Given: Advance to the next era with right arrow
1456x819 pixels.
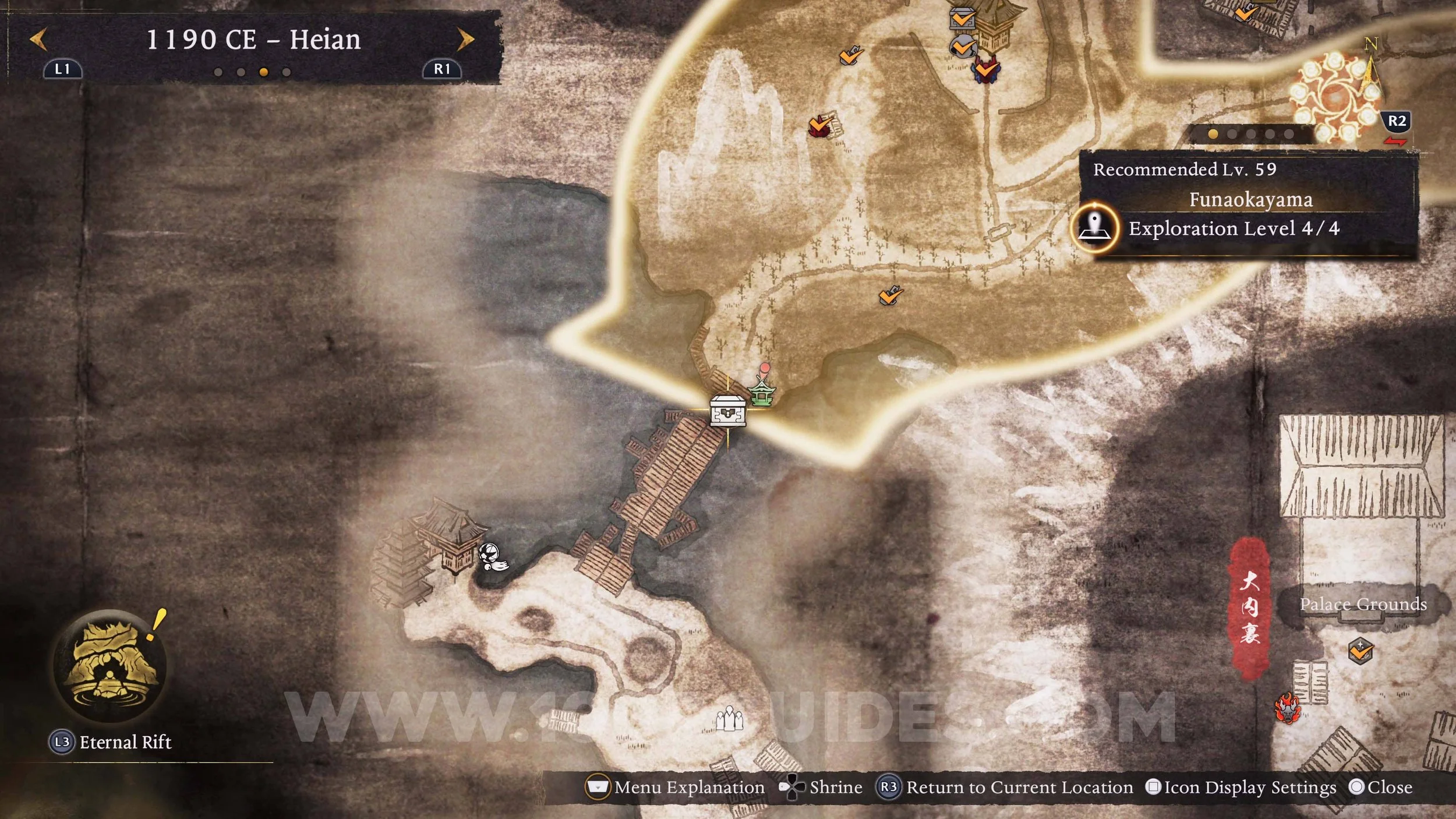Looking at the screenshot, I should 465,40.
